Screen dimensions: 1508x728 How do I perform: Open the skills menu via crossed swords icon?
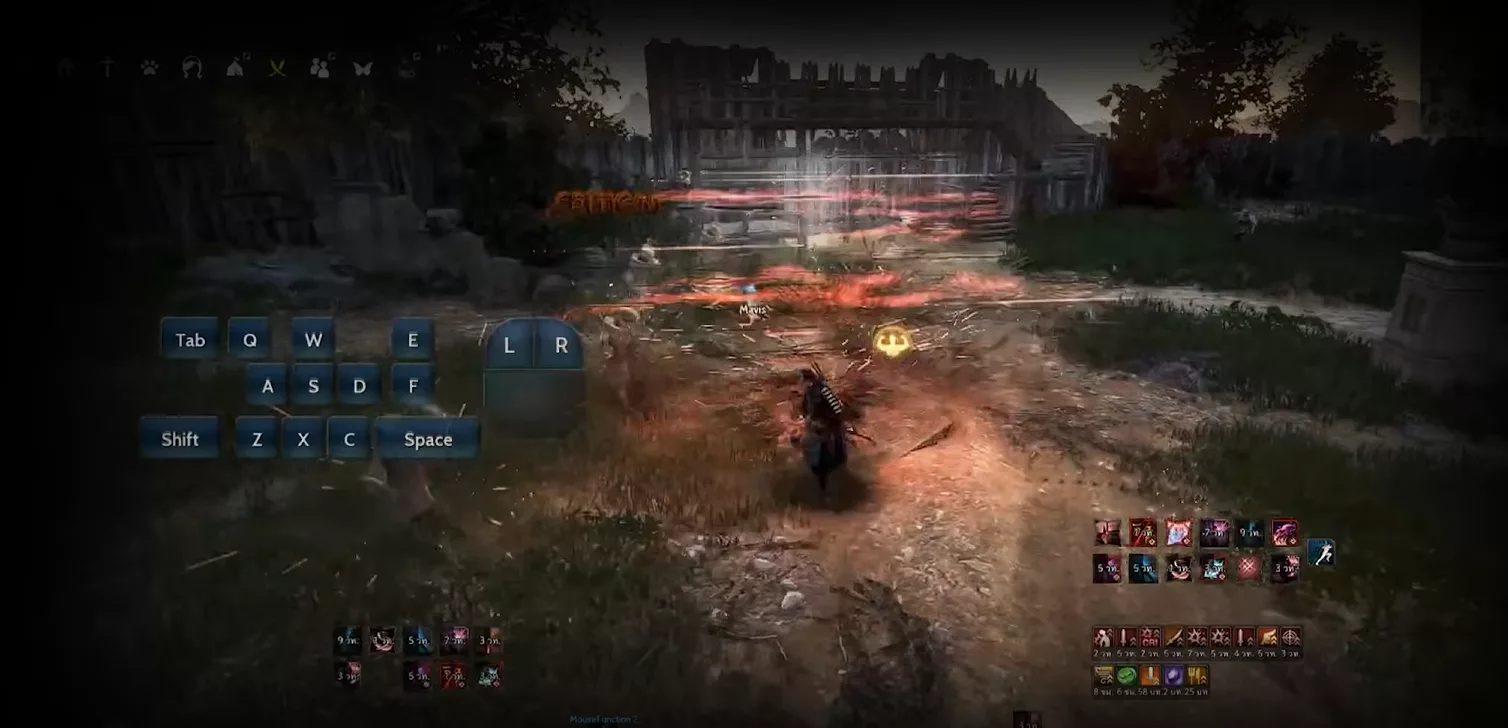tap(277, 68)
